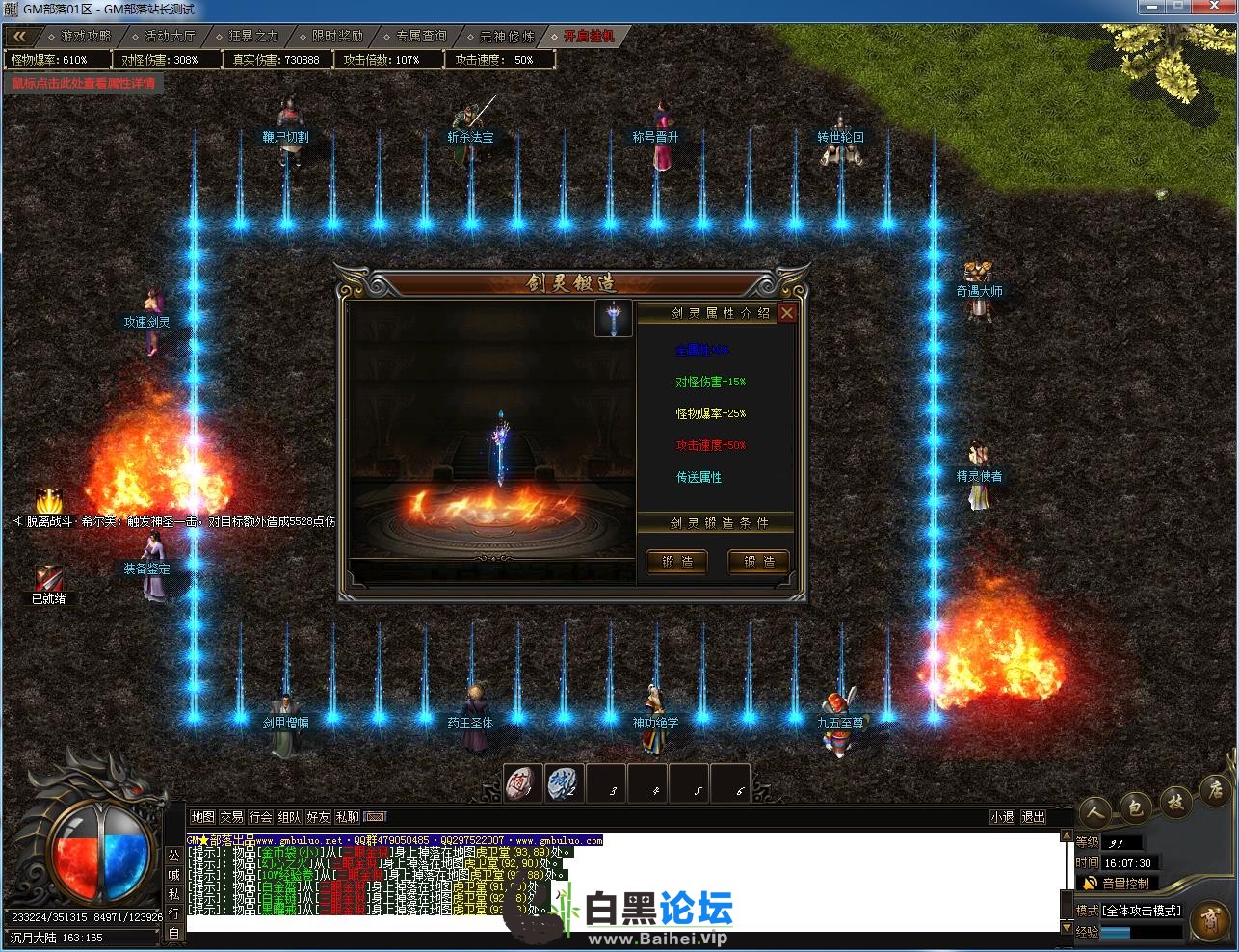The height and width of the screenshot is (952, 1239).
Task: Use the red 随 stone in hotbar slot 1
Action: tap(523, 783)
